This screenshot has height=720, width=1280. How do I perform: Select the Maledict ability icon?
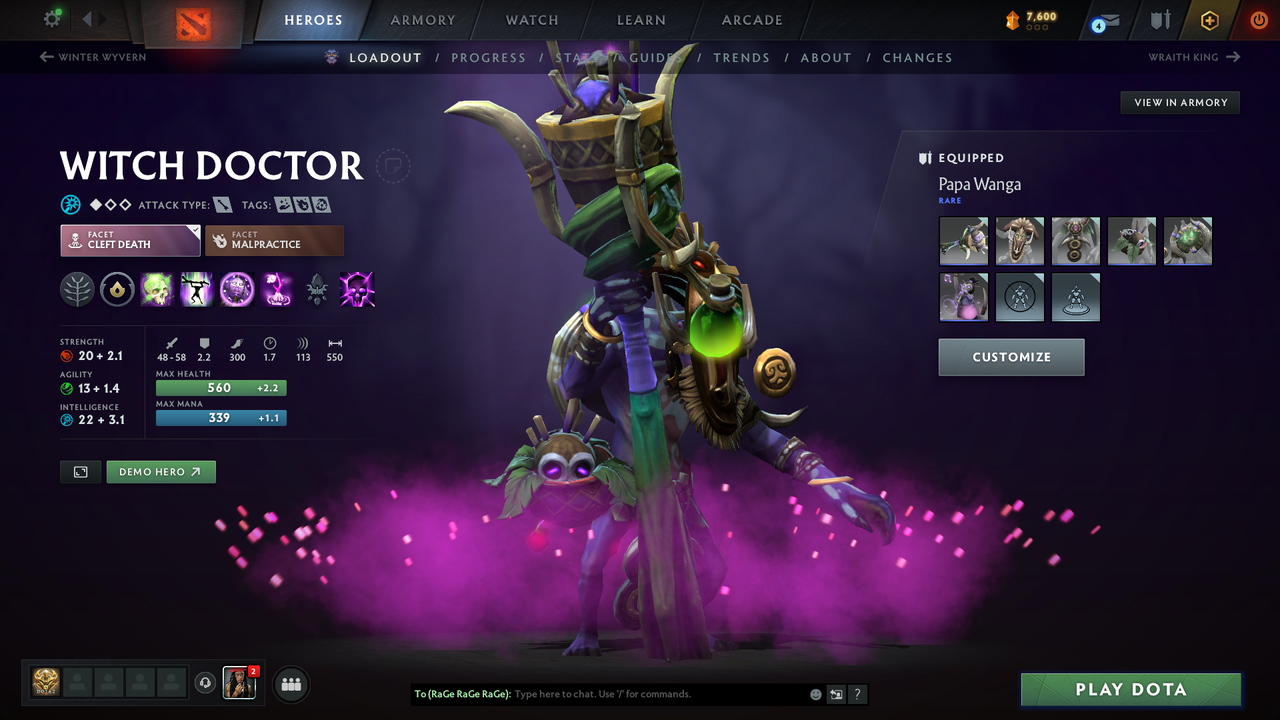point(237,290)
